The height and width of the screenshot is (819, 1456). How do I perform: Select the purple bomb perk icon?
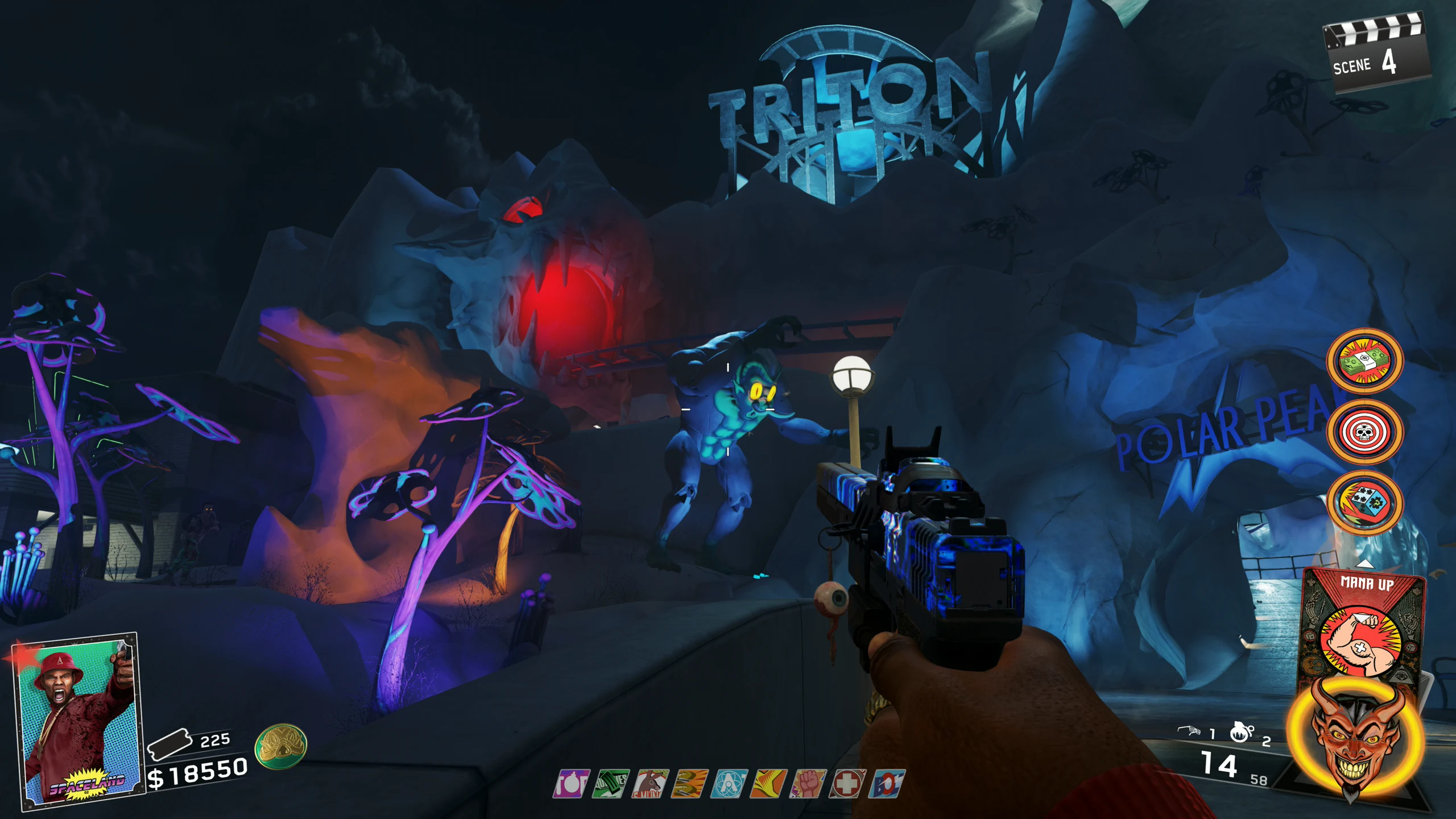[x=570, y=784]
